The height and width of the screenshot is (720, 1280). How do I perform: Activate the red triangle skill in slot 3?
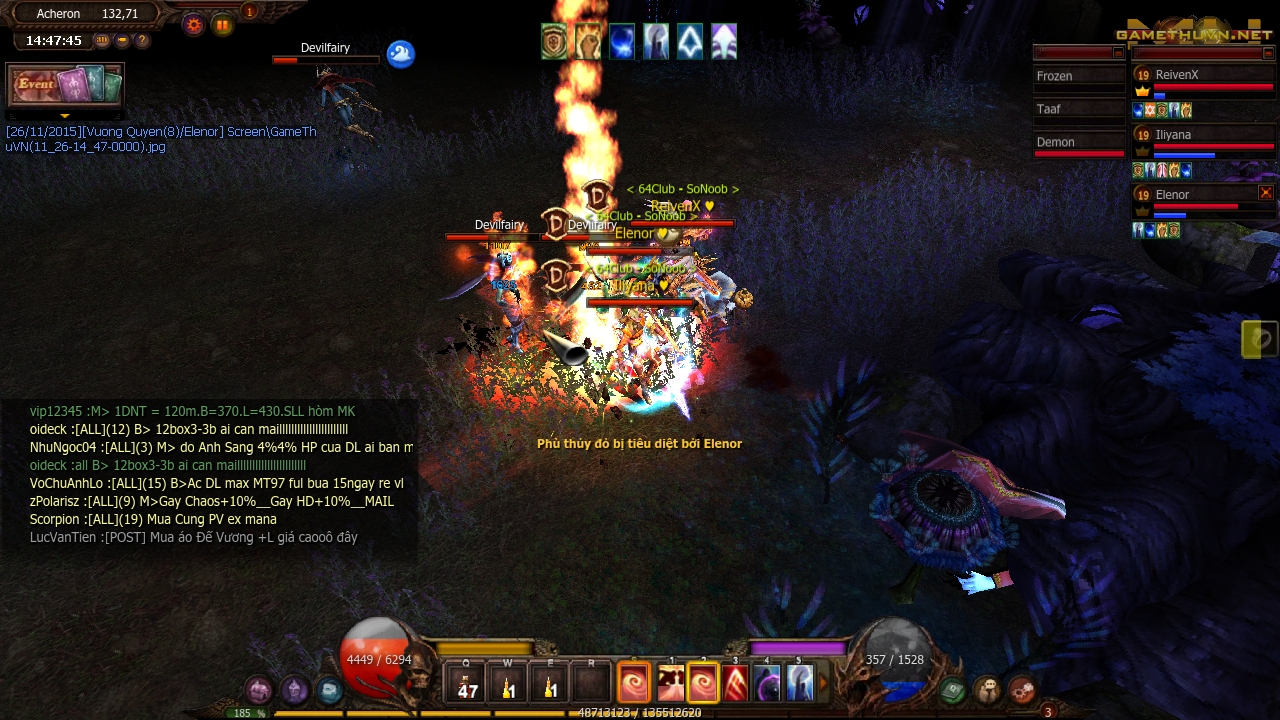point(736,684)
